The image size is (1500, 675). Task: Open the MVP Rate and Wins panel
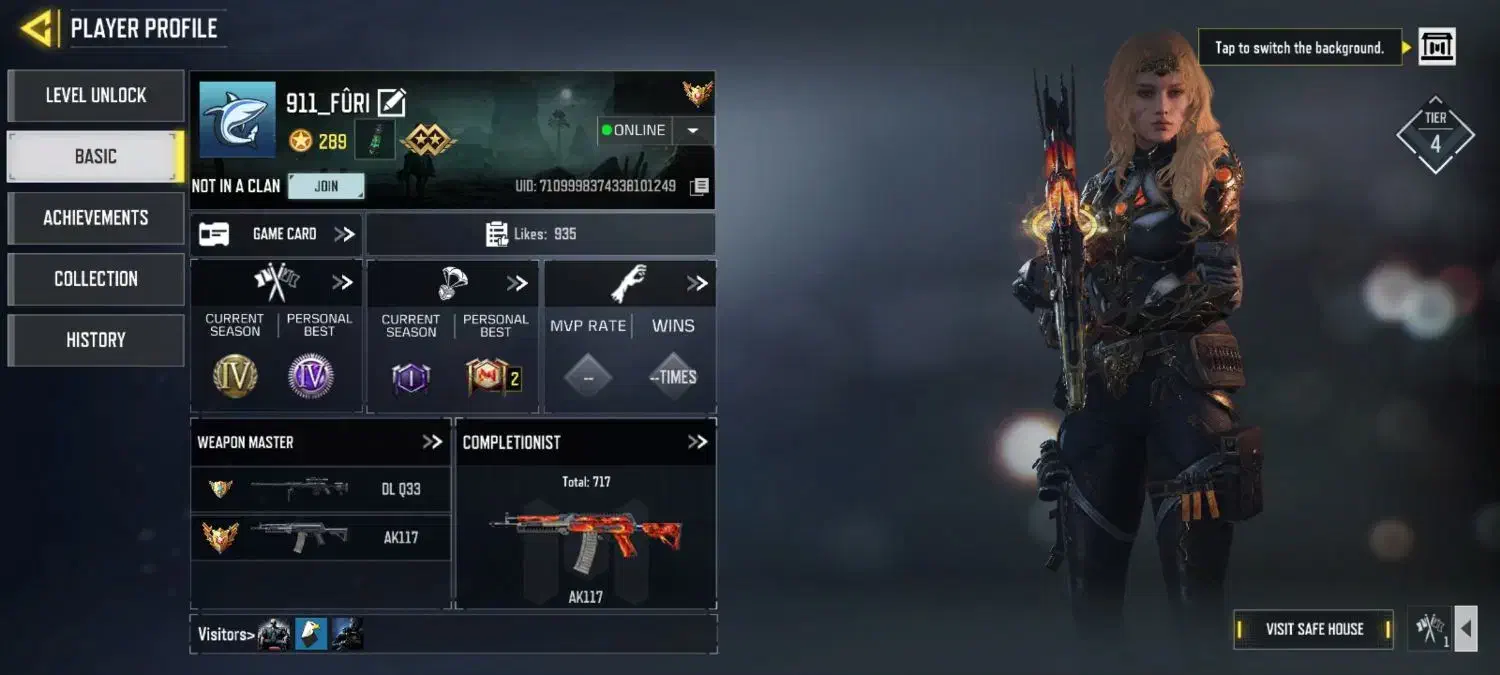pyautogui.click(x=697, y=284)
